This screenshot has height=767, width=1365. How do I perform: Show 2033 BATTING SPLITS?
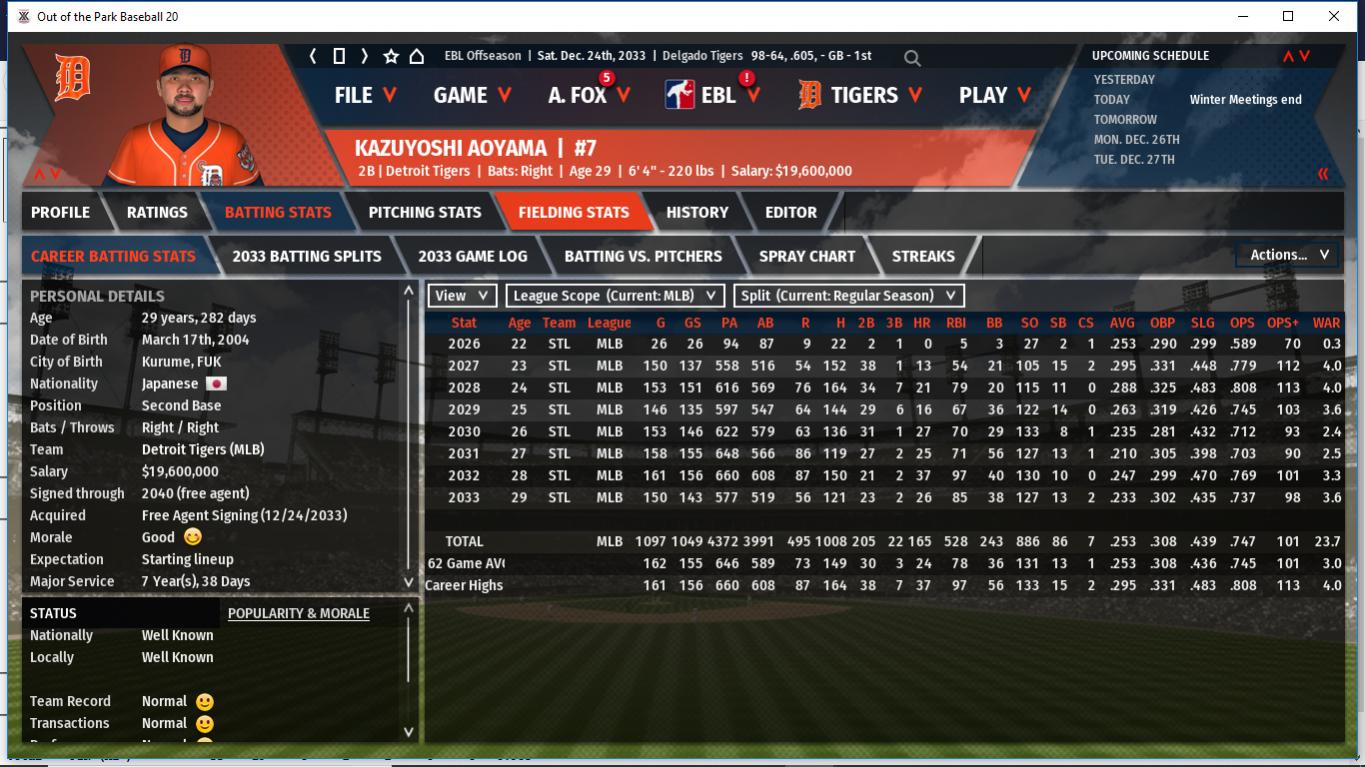(x=306, y=256)
